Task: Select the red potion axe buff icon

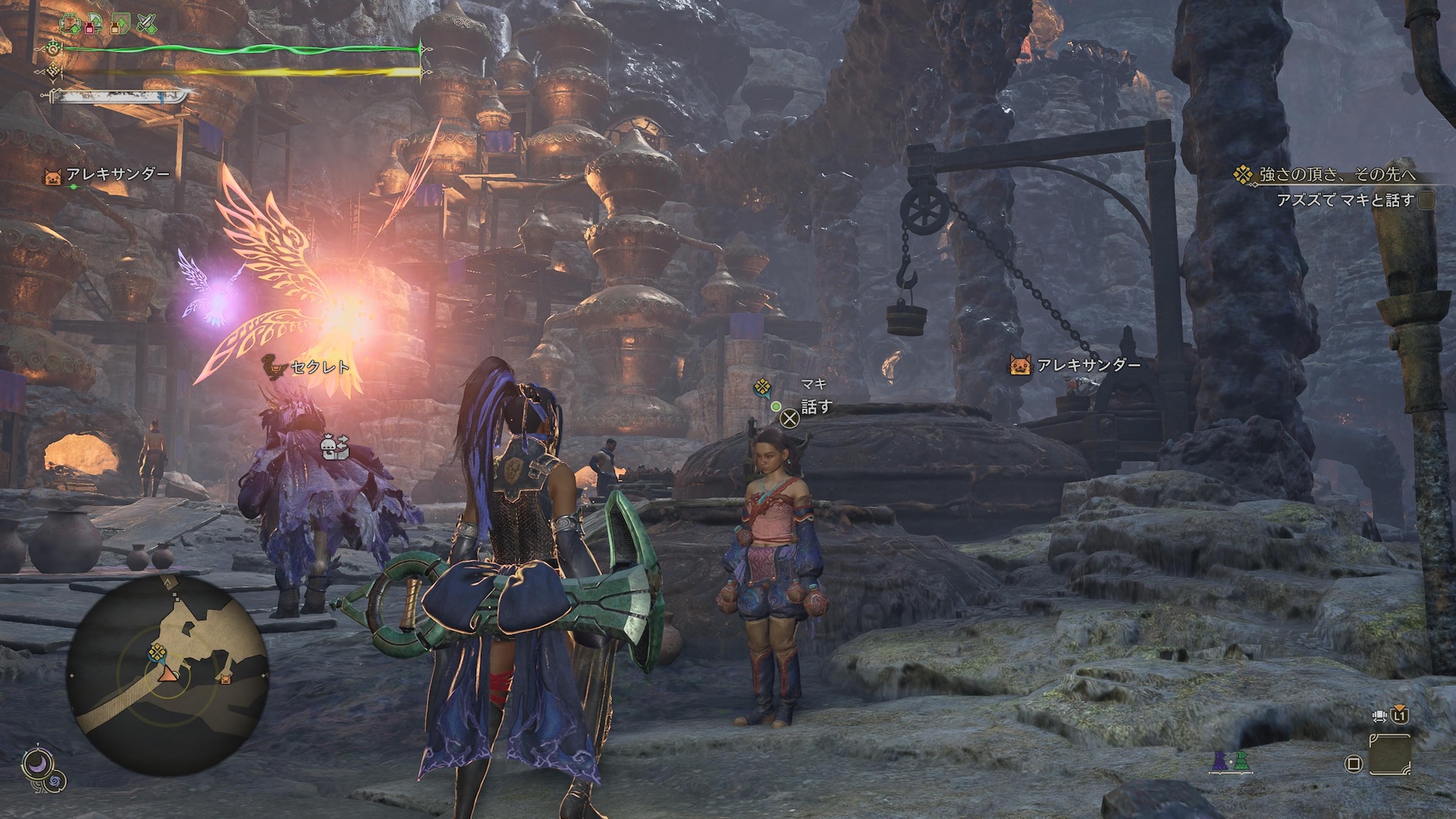Action: pyautogui.click(x=95, y=24)
